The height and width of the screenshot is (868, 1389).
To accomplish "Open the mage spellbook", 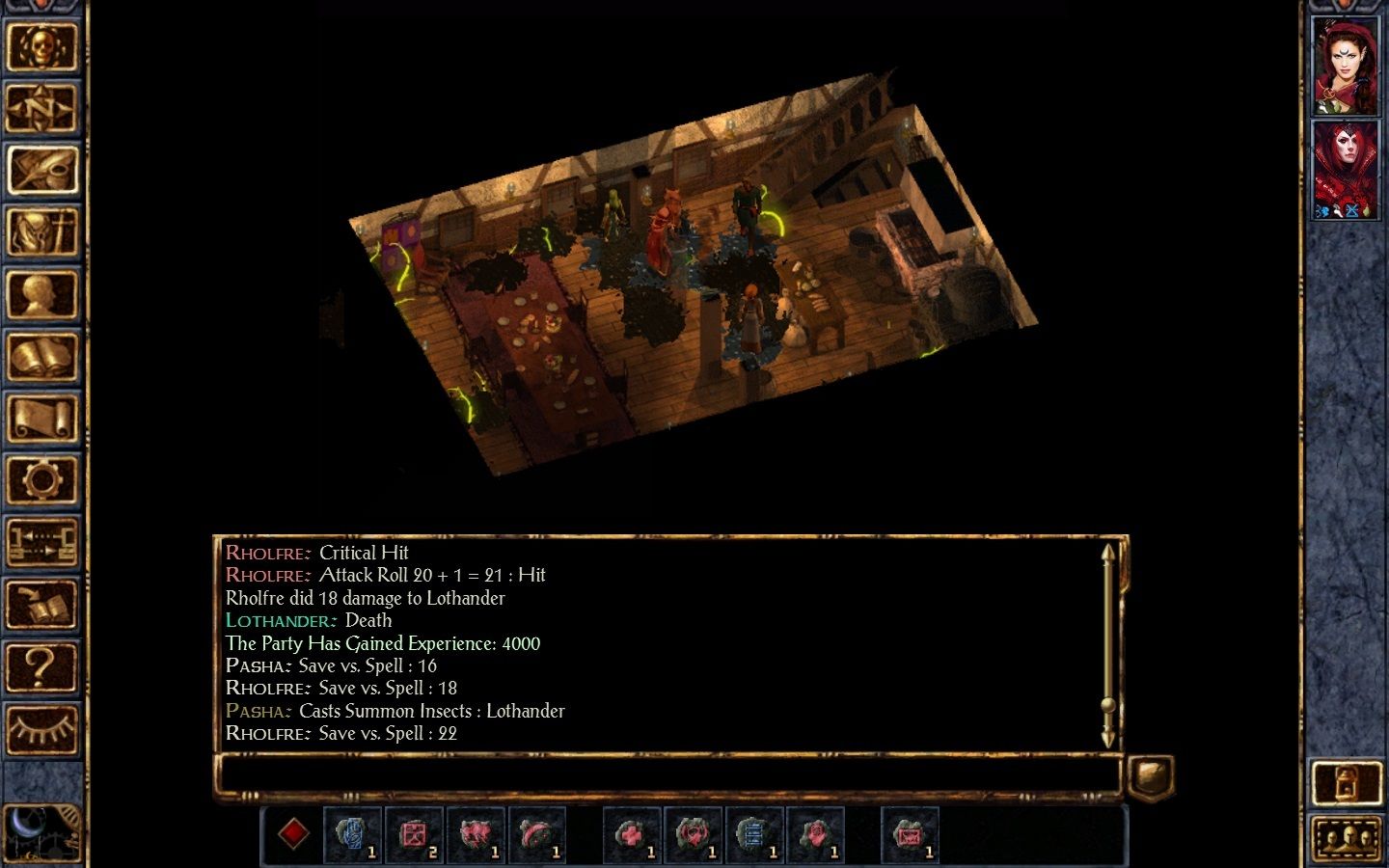I will (43, 357).
